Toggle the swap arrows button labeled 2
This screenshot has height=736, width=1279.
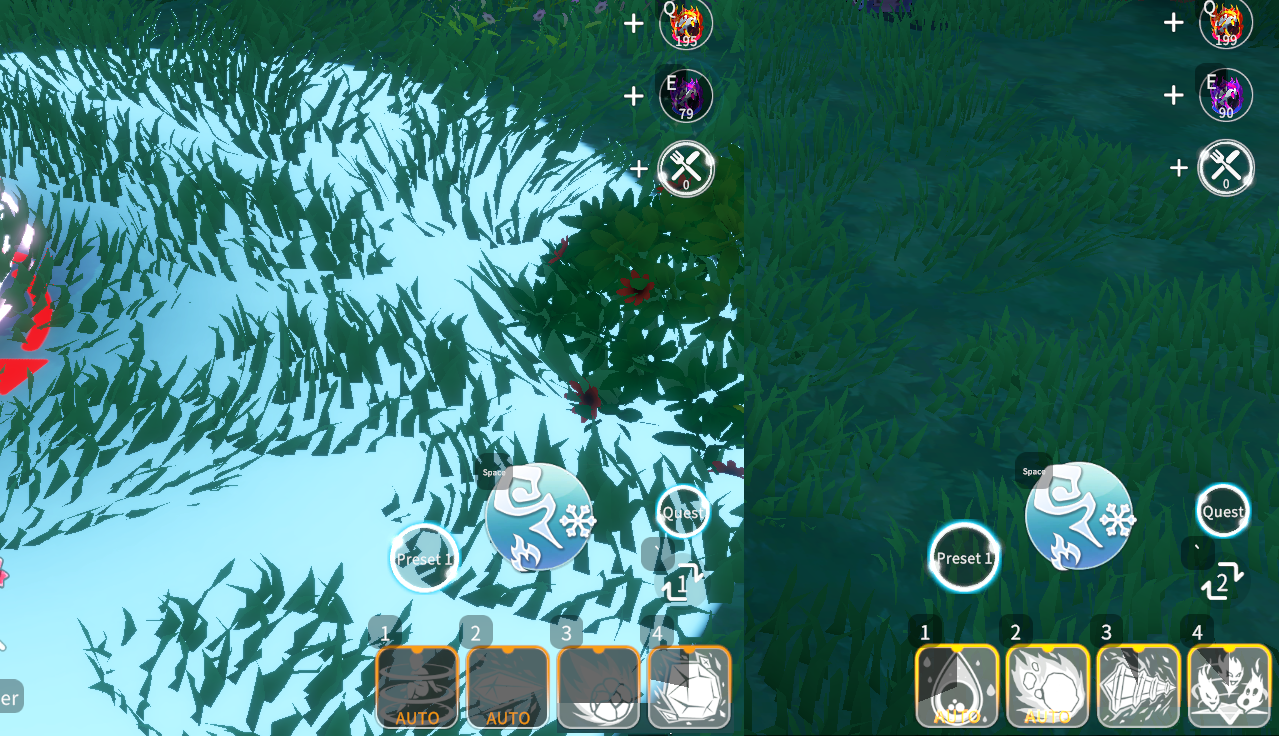pos(1222,582)
